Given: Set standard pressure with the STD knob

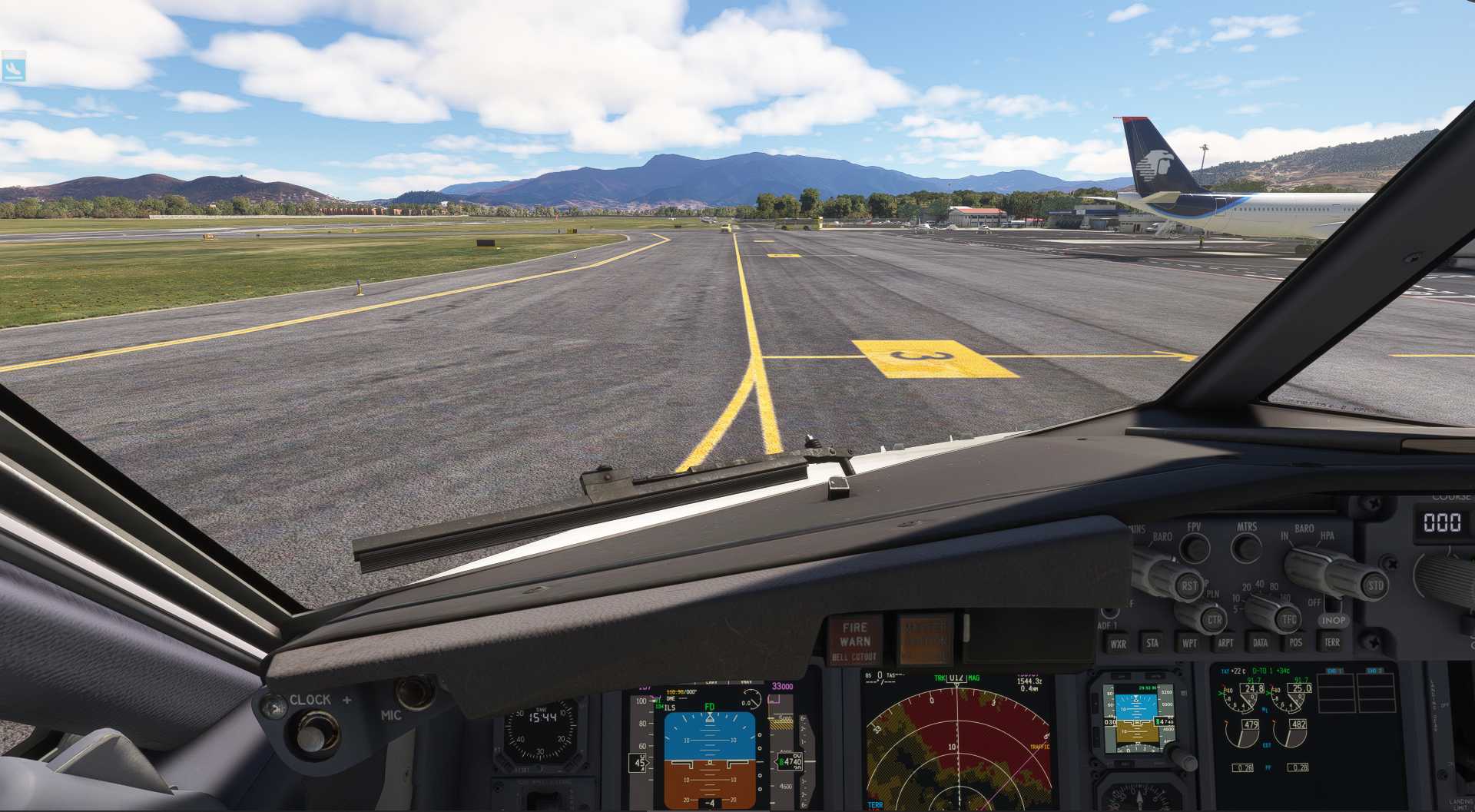Looking at the screenshot, I should (x=1374, y=585).
